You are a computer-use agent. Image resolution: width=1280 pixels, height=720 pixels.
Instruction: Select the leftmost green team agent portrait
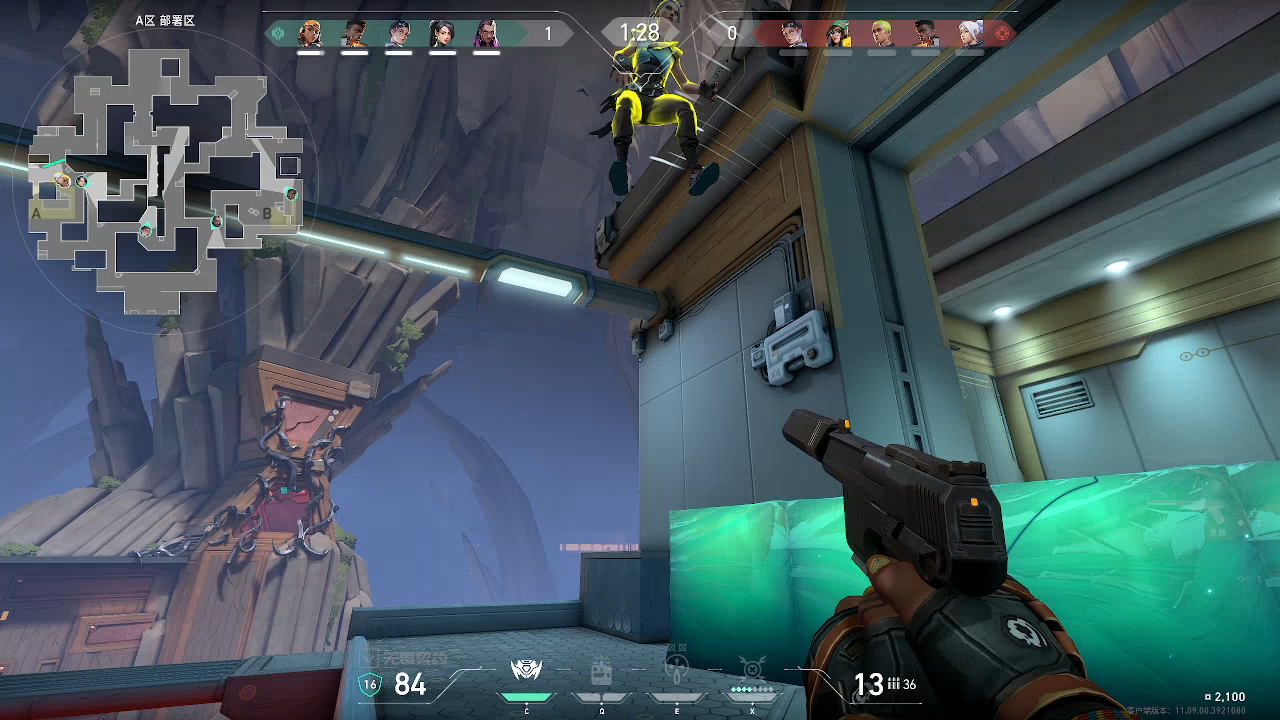[310, 34]
